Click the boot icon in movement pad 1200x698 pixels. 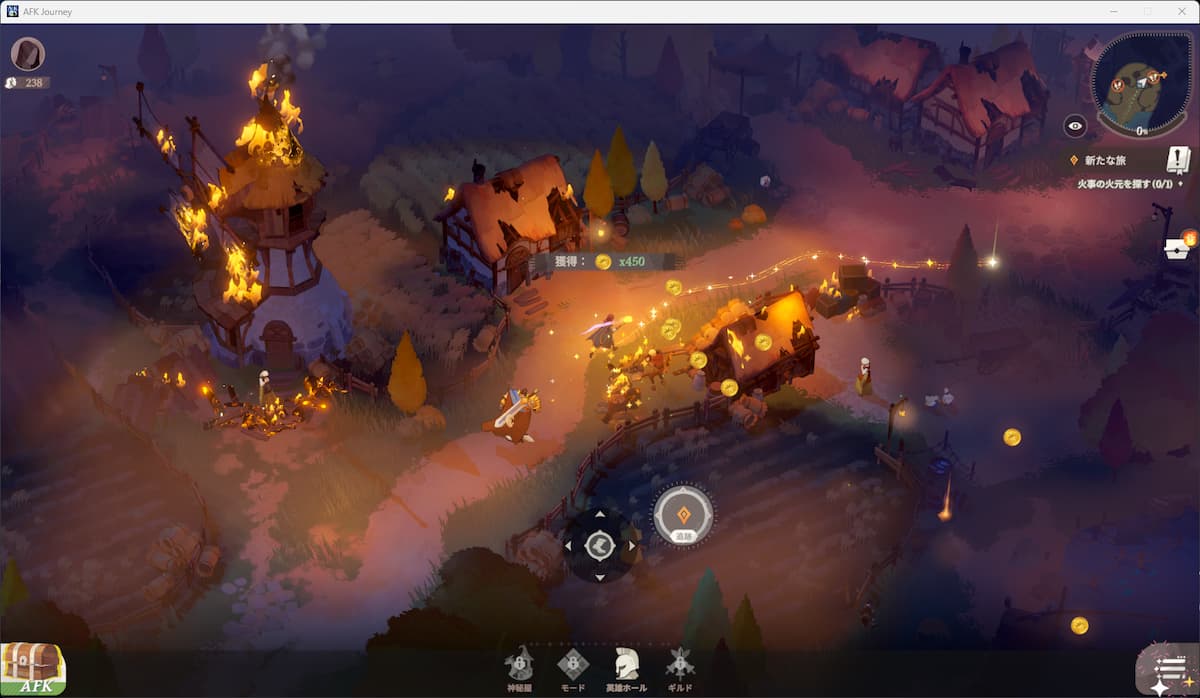pos(599,546)
